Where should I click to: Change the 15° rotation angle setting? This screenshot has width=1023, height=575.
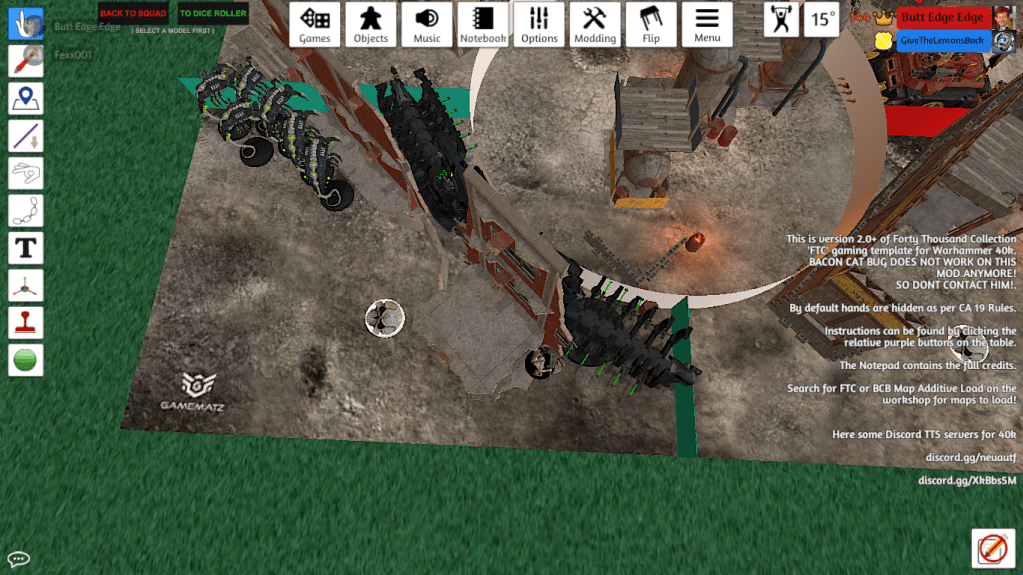click(x=822, y=19)
